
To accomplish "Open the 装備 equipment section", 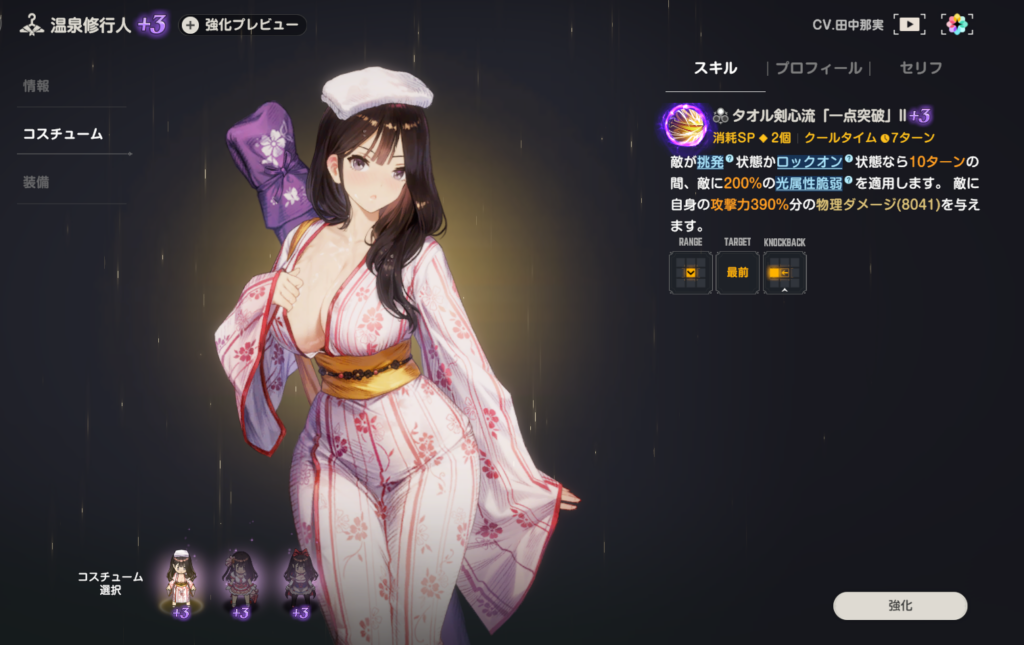I will 37,182.
